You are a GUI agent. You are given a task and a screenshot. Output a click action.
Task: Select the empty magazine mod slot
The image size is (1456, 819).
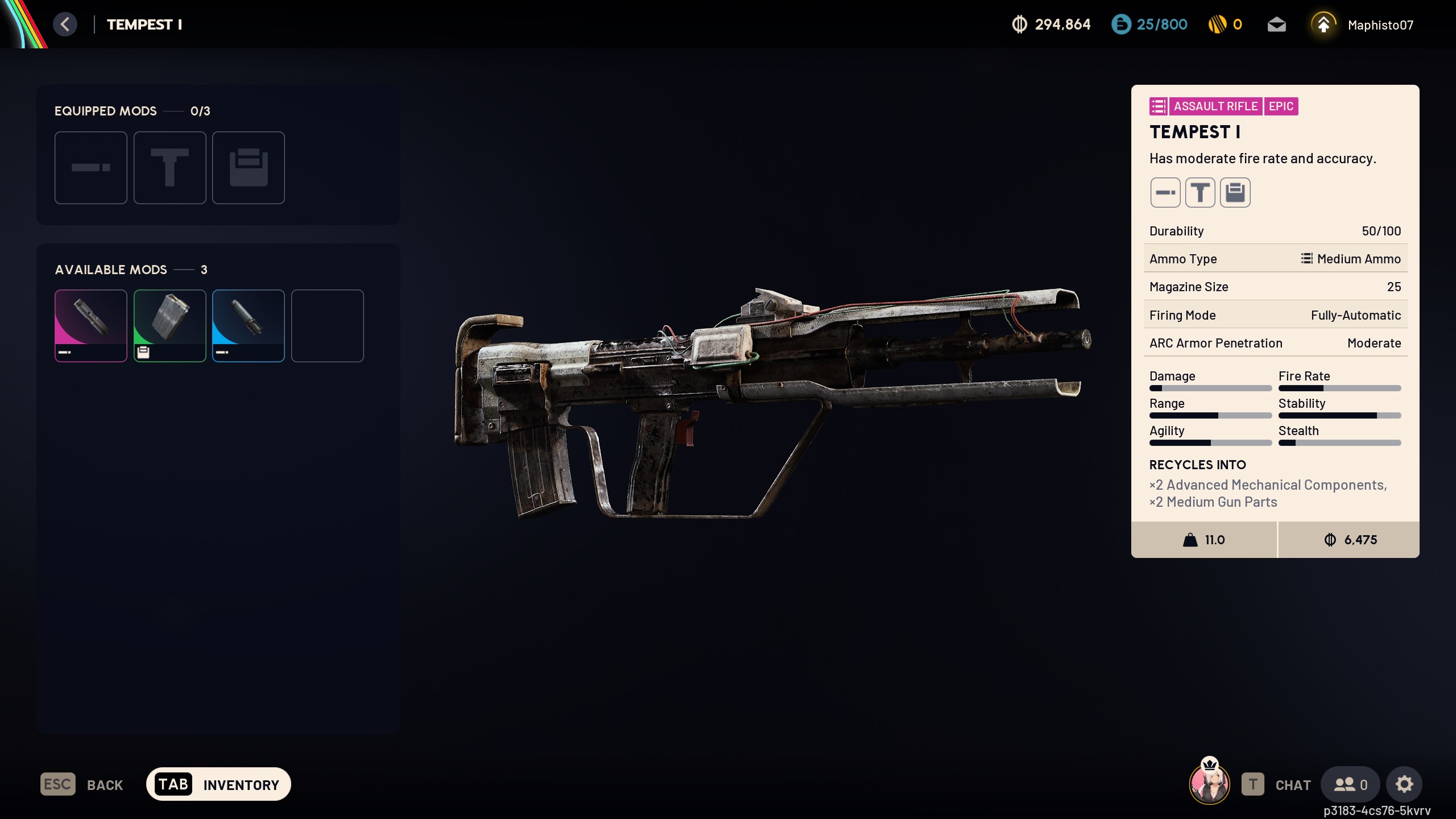(249, 168)
